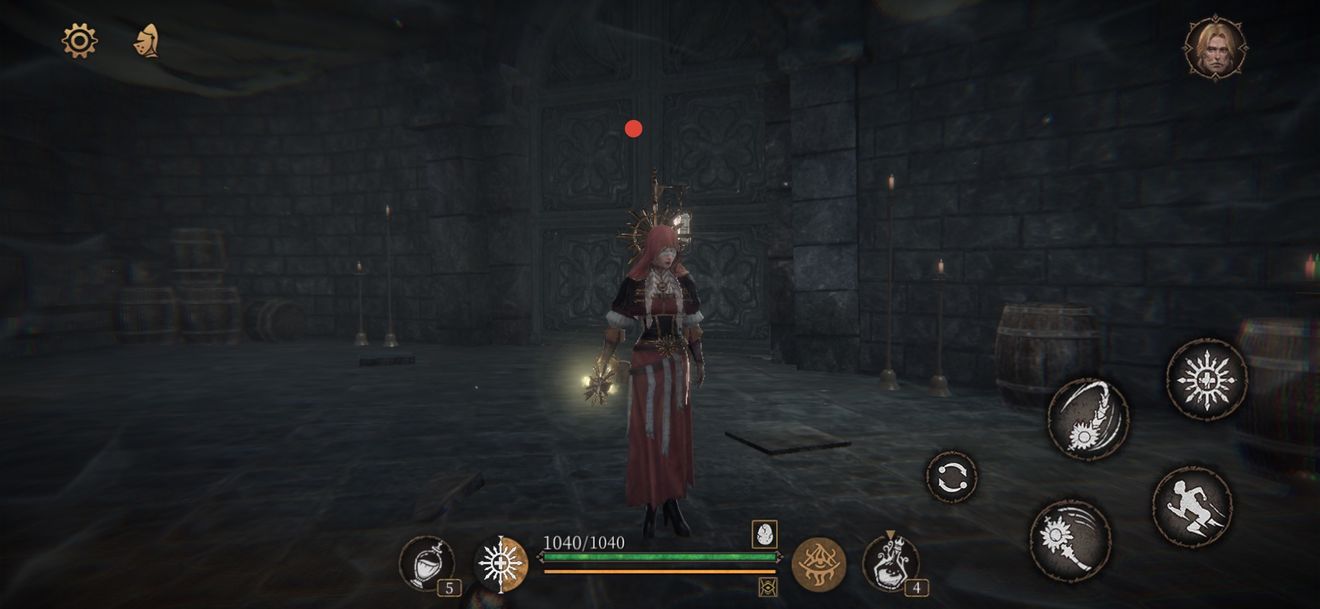Open the knight helmet character menu
The width and height of the screenshot is (1320, 609).
click(147, 40)
